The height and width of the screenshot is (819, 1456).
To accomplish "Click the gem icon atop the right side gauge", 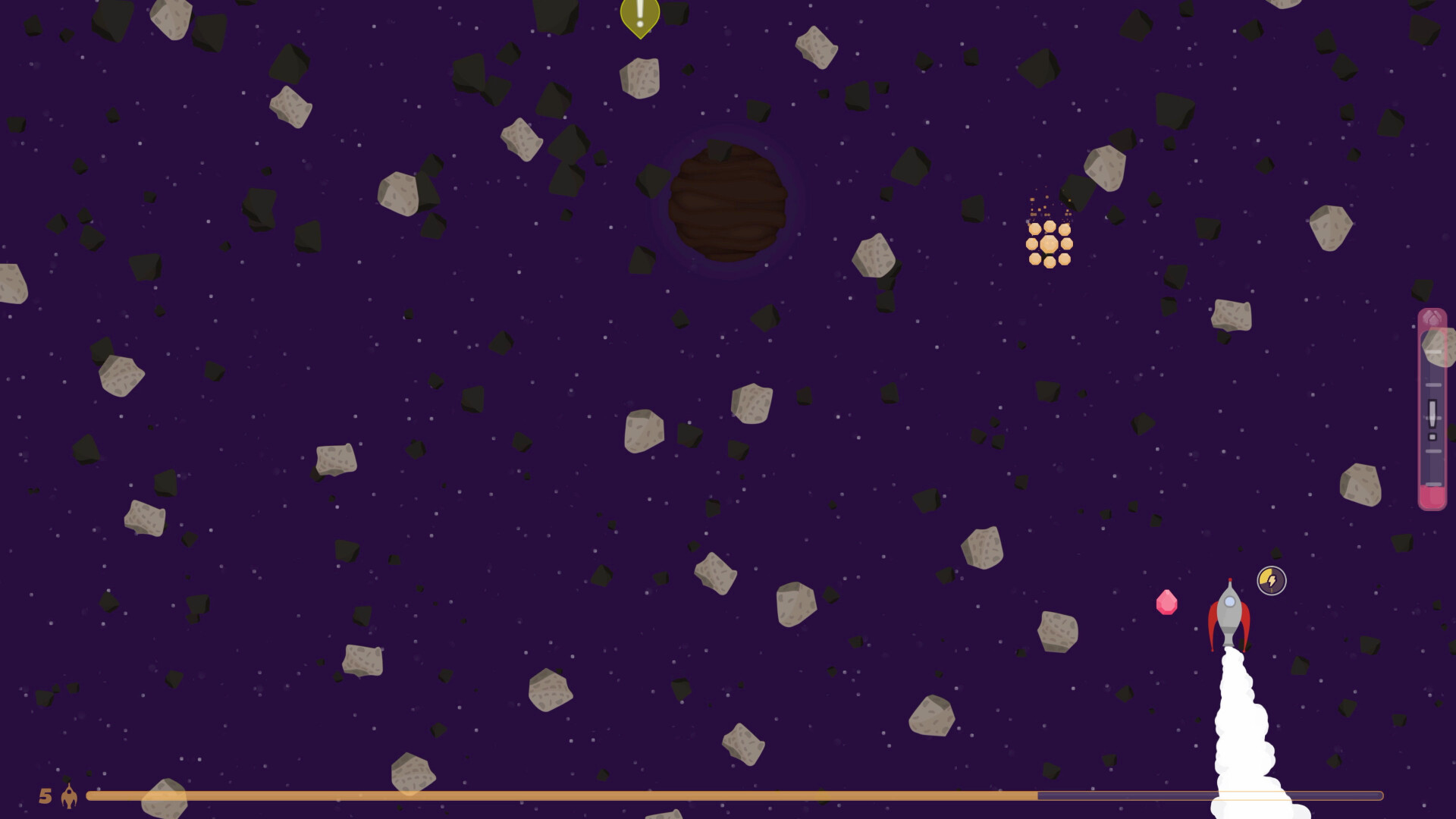I will (x=1431, y=318).
